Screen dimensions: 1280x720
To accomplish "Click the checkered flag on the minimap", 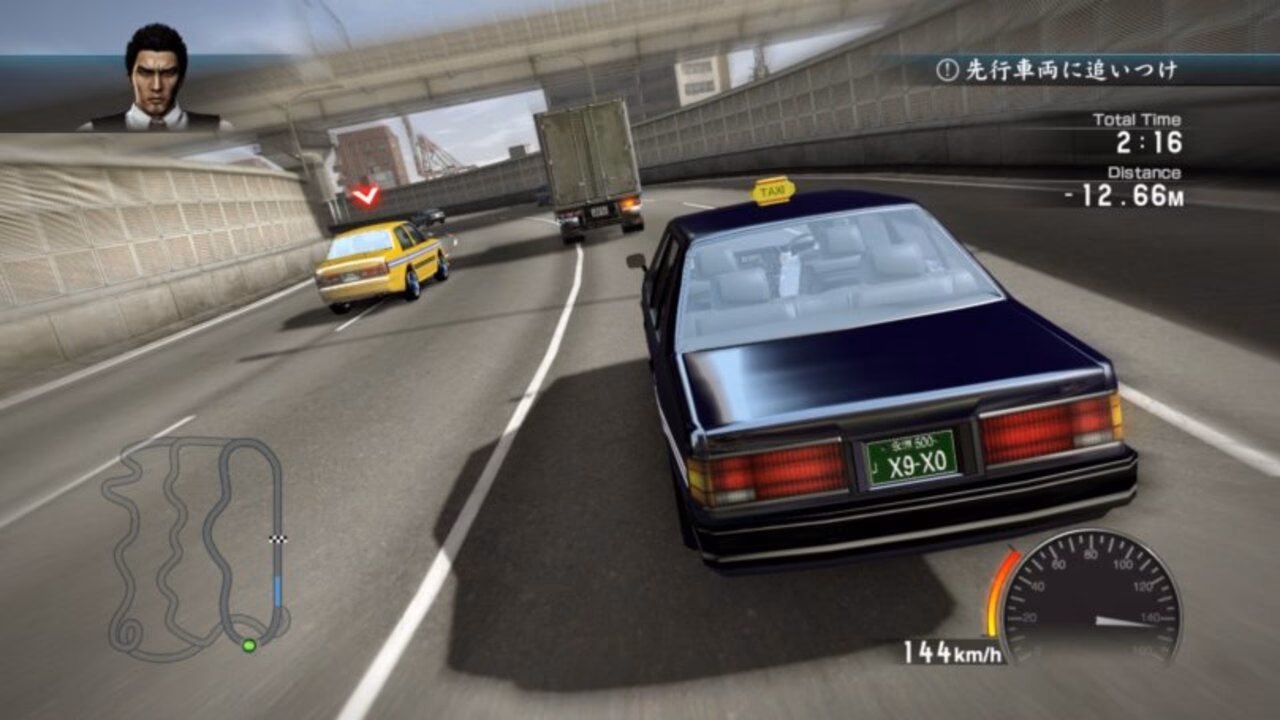I will (x=277, y=541).
